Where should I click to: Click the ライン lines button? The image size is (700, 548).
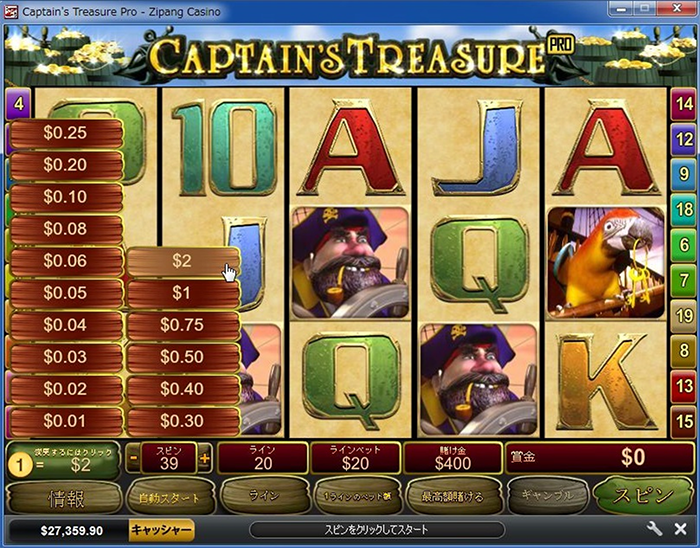click(x=260, y=495)
